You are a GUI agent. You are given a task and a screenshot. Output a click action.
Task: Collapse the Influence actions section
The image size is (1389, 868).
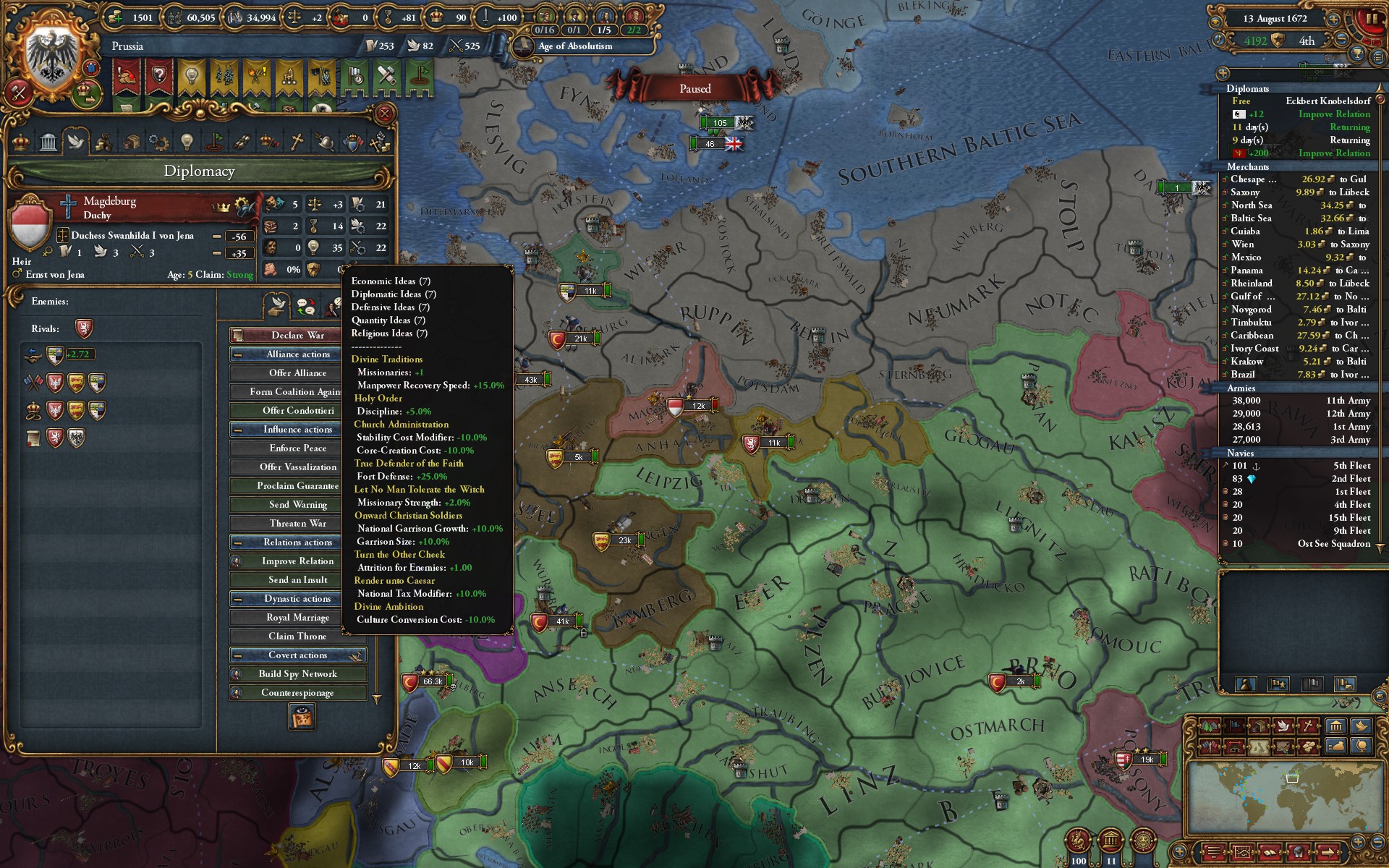point(239,429)
